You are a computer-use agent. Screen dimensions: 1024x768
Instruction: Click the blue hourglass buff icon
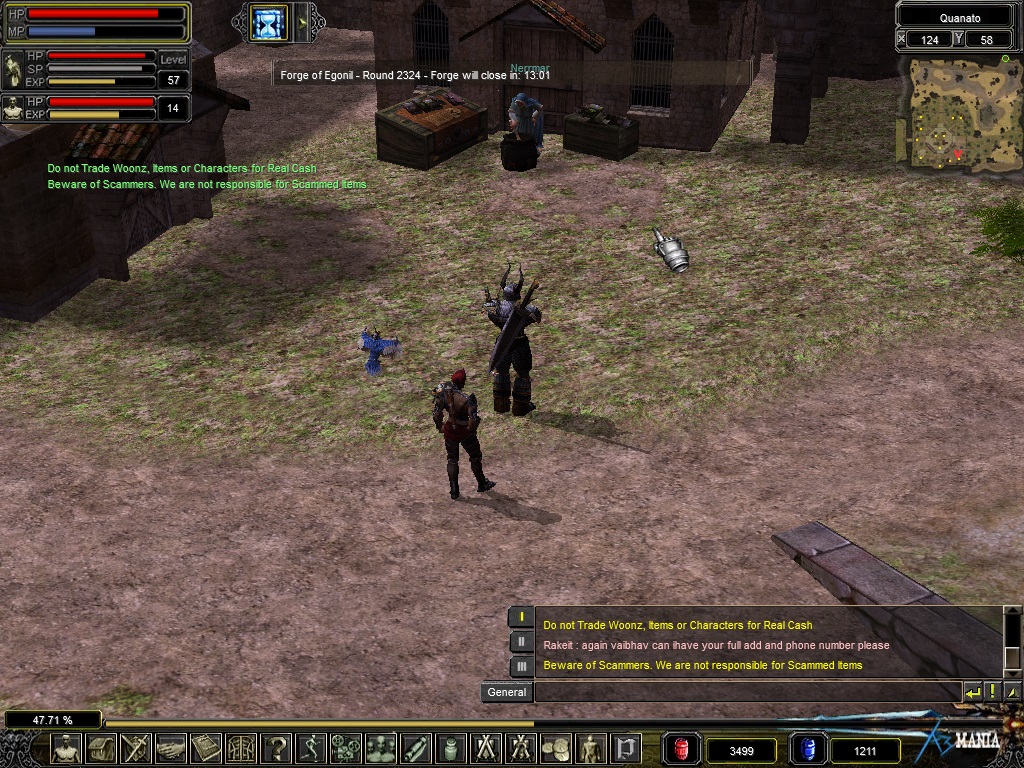(x=268, y=22)
